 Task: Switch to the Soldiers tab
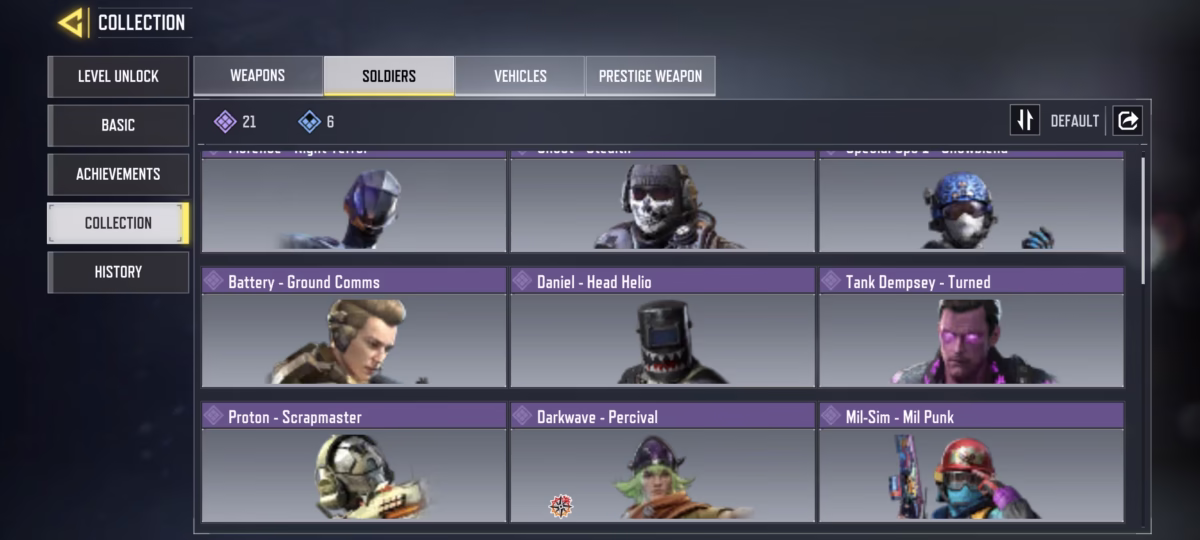point(389,76)
